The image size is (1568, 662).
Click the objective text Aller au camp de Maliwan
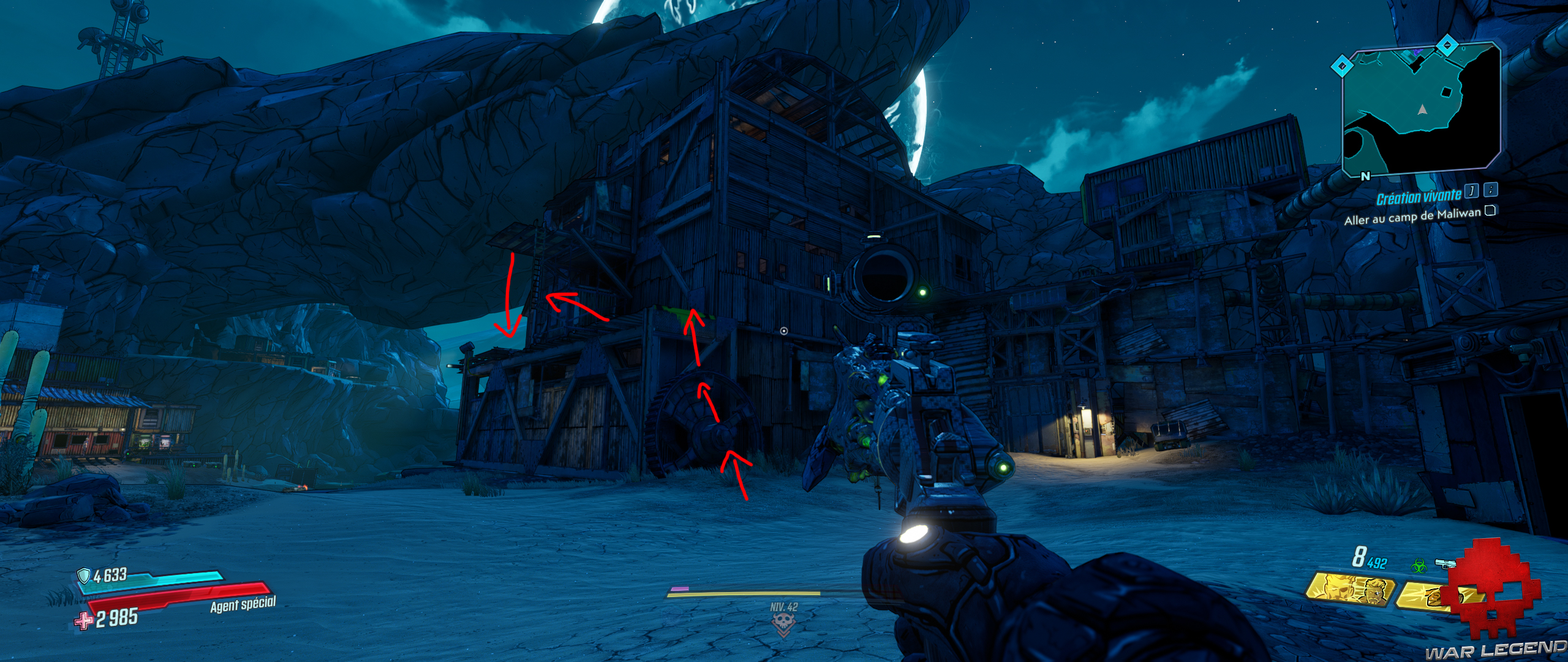(x=1413, y=218)
